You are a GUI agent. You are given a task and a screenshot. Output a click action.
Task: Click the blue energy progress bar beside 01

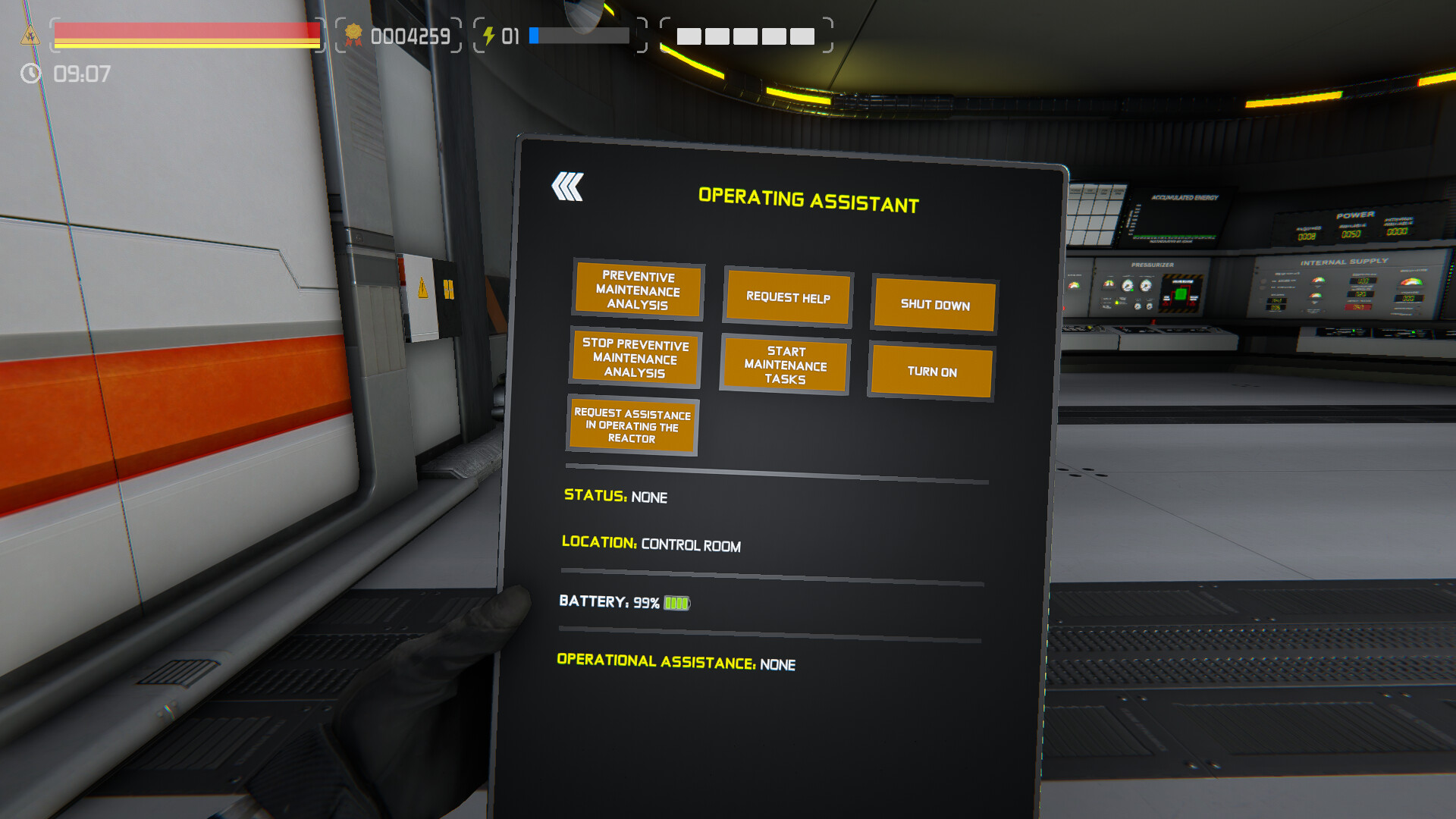pos(580,34)
